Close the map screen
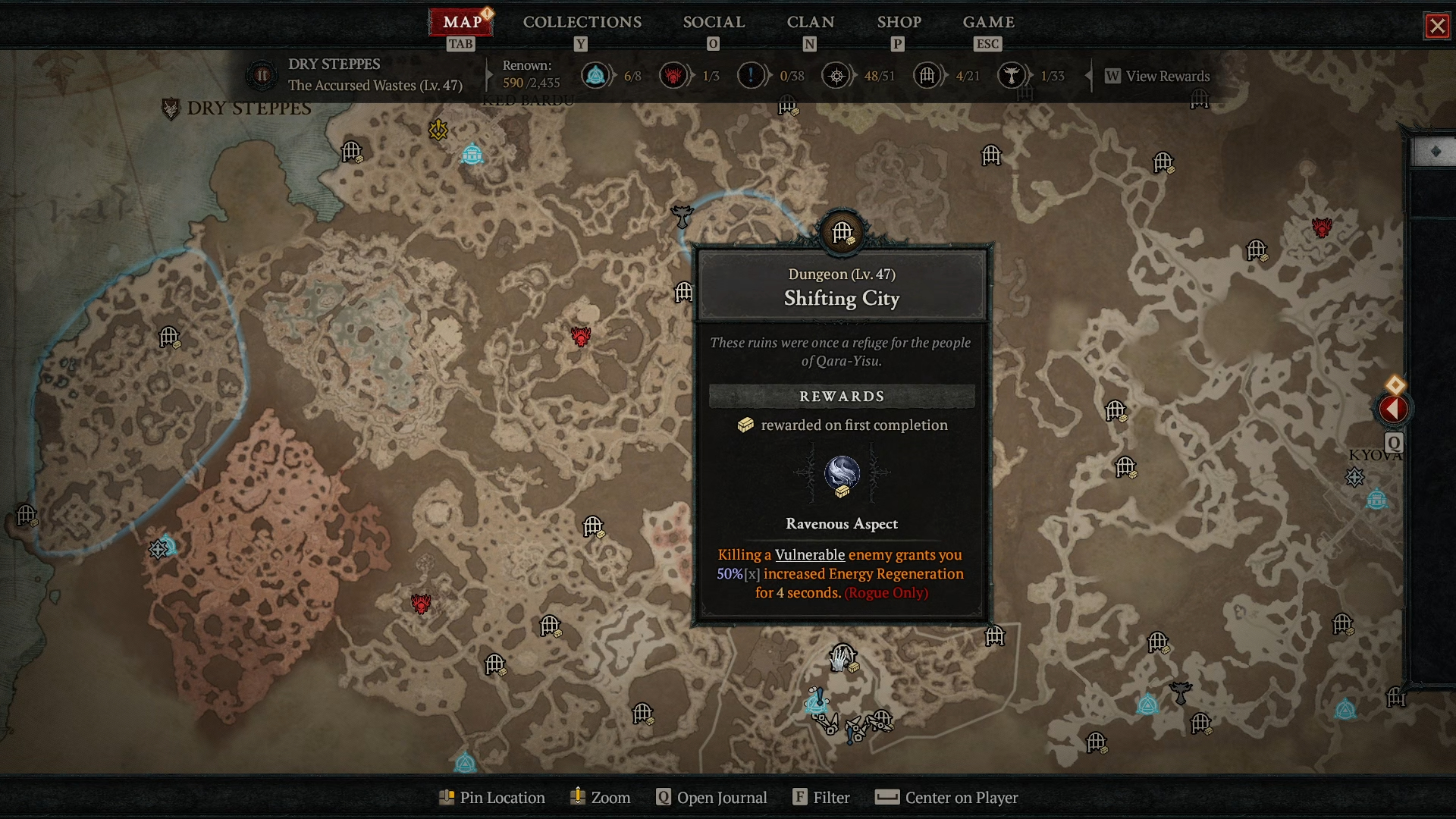The image size is (1456, 819). coord(1437,26)
